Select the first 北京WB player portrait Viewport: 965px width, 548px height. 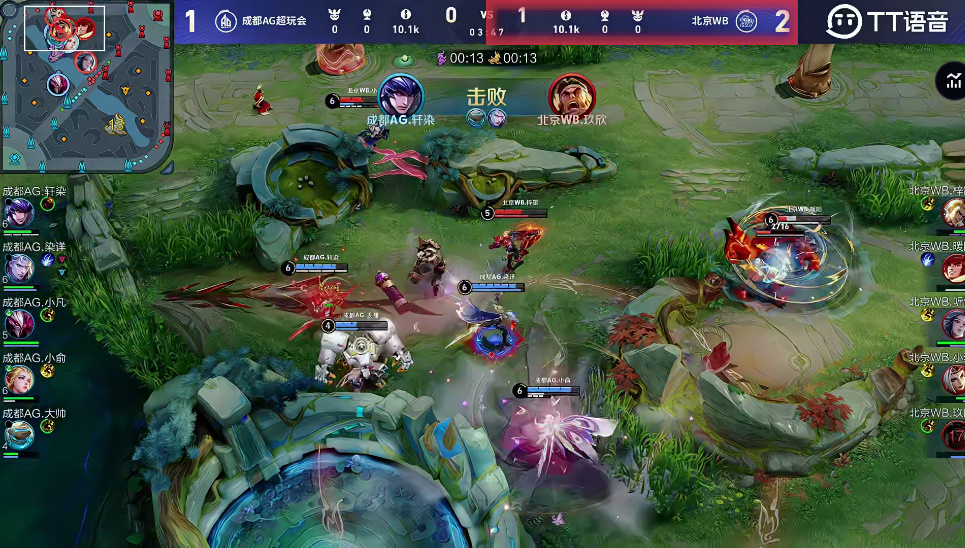[x=953, y=210]
